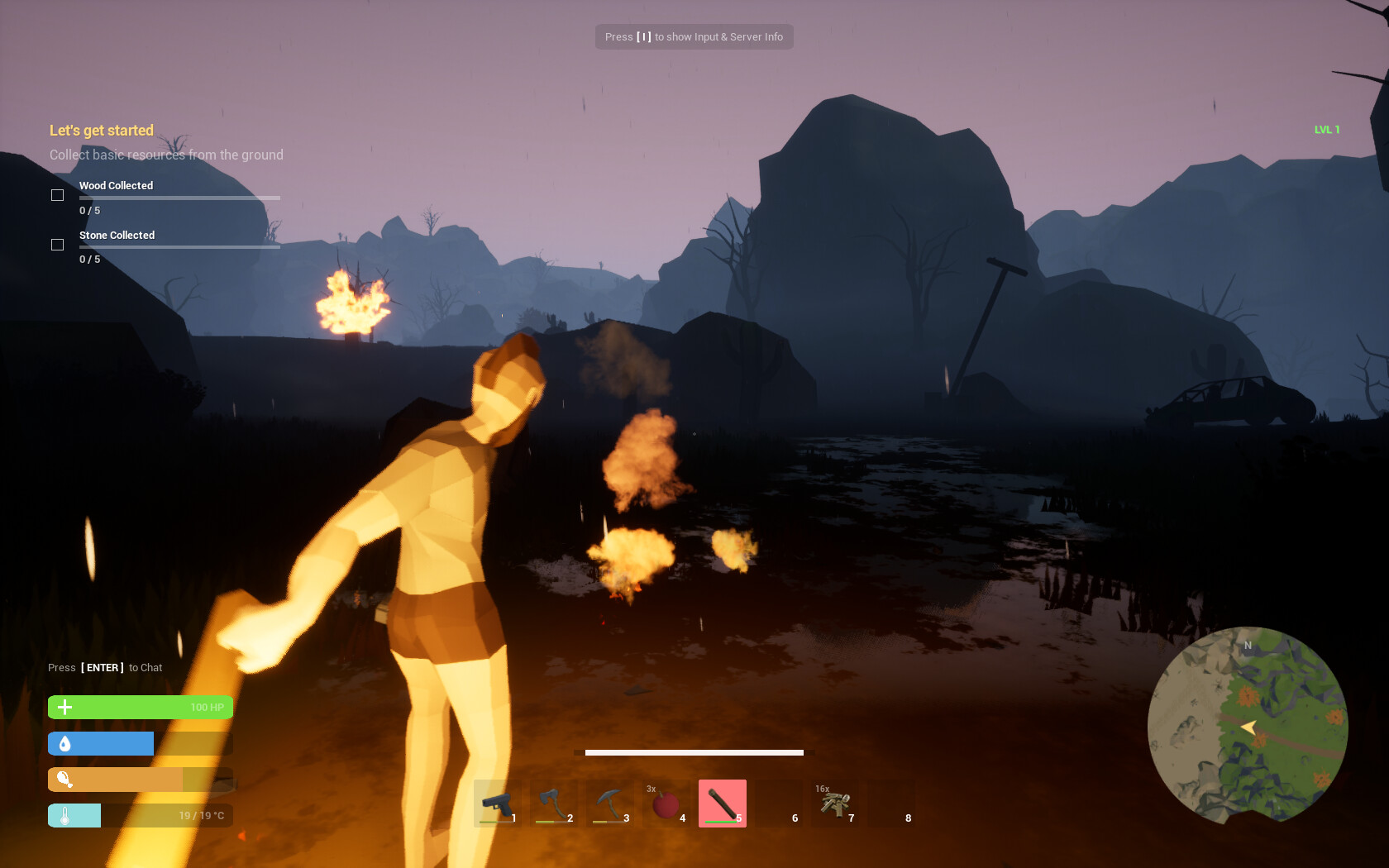Toggle the Wood Collected objective checkbox
The height and width of the screenshot is (868, 1389).
point(58,195)
